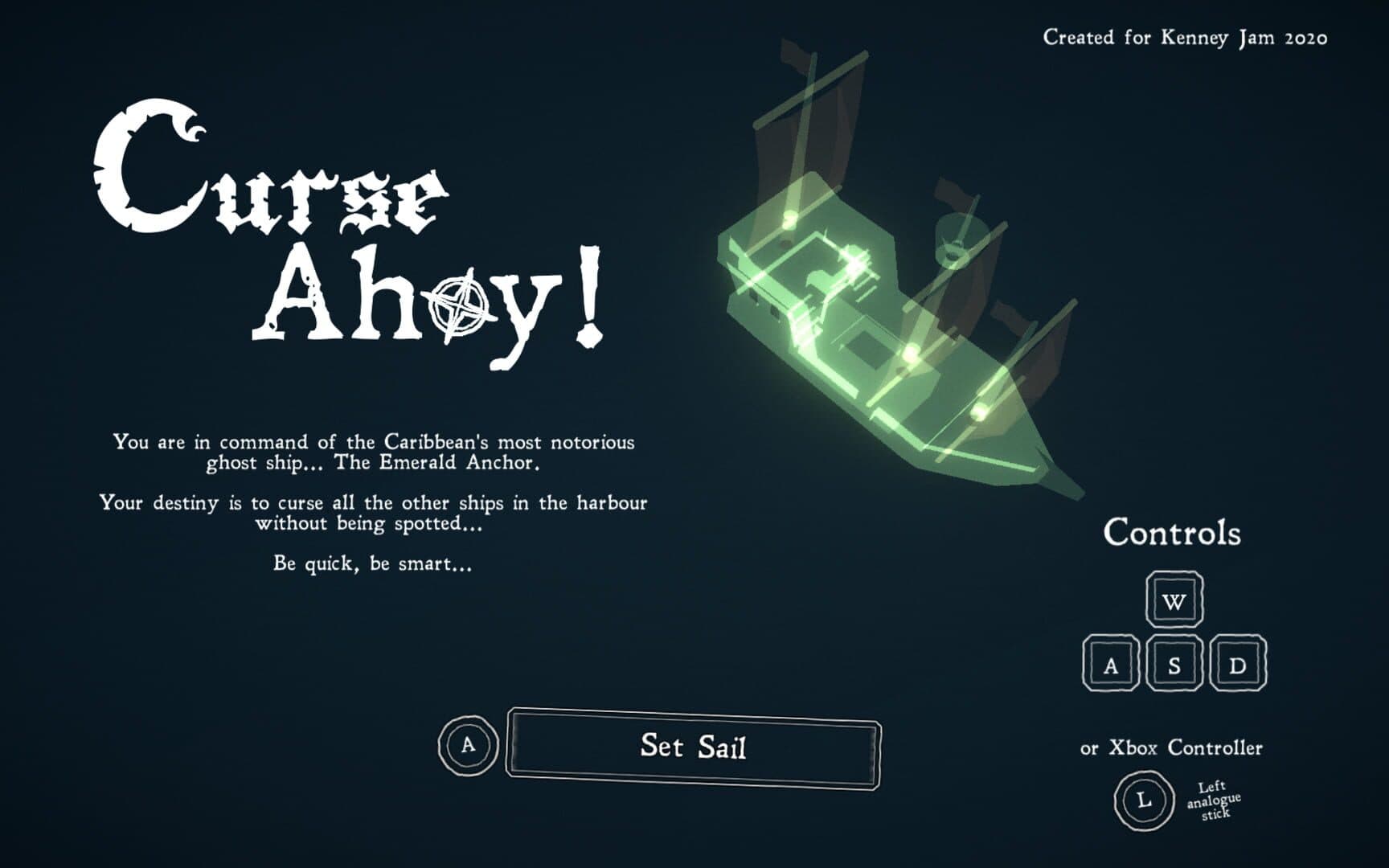This screenshot has width=1389, height=868.
Task: Select the A key icon in the controls
Action: [1112, 664]
